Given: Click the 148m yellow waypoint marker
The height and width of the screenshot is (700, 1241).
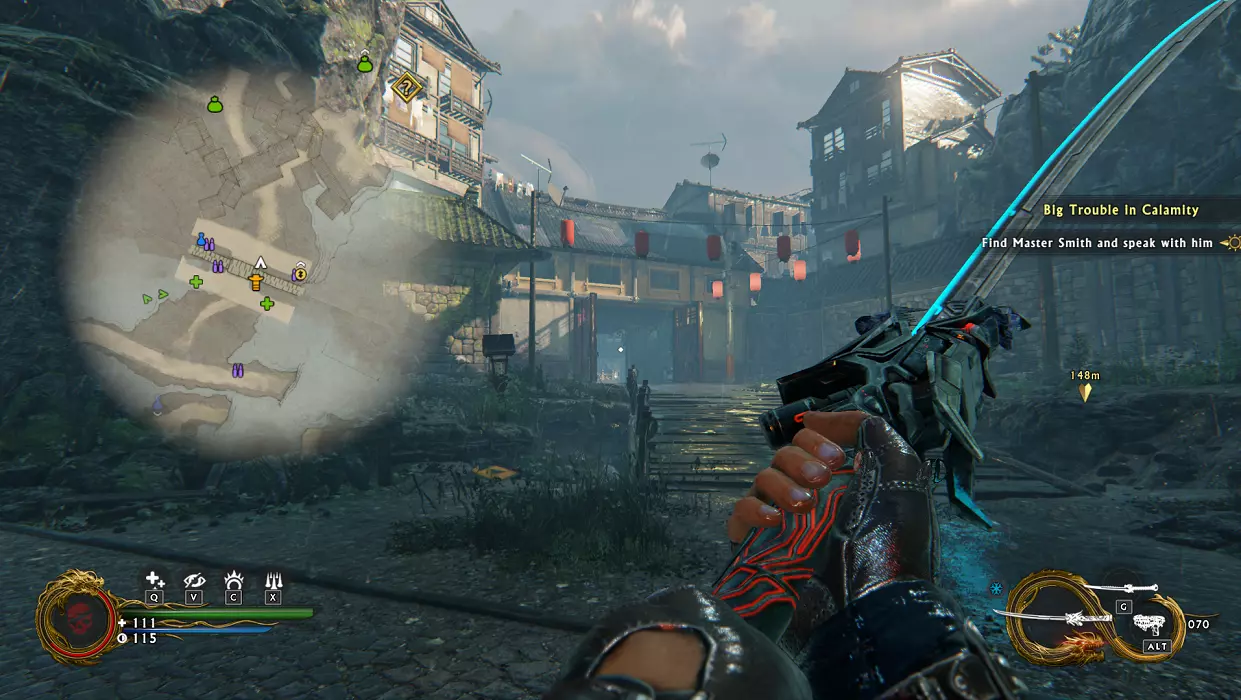Looking at the screenshot, I should 1085,392.
